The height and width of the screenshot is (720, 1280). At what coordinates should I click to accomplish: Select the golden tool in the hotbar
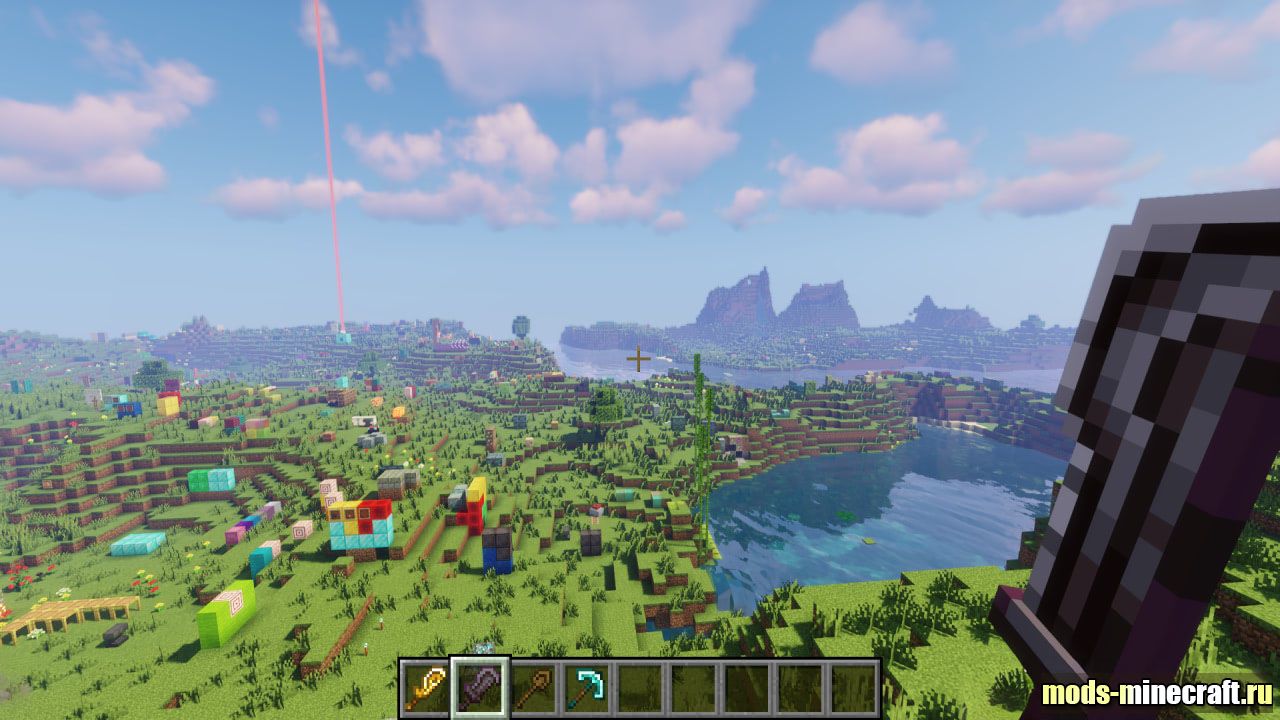426,687
